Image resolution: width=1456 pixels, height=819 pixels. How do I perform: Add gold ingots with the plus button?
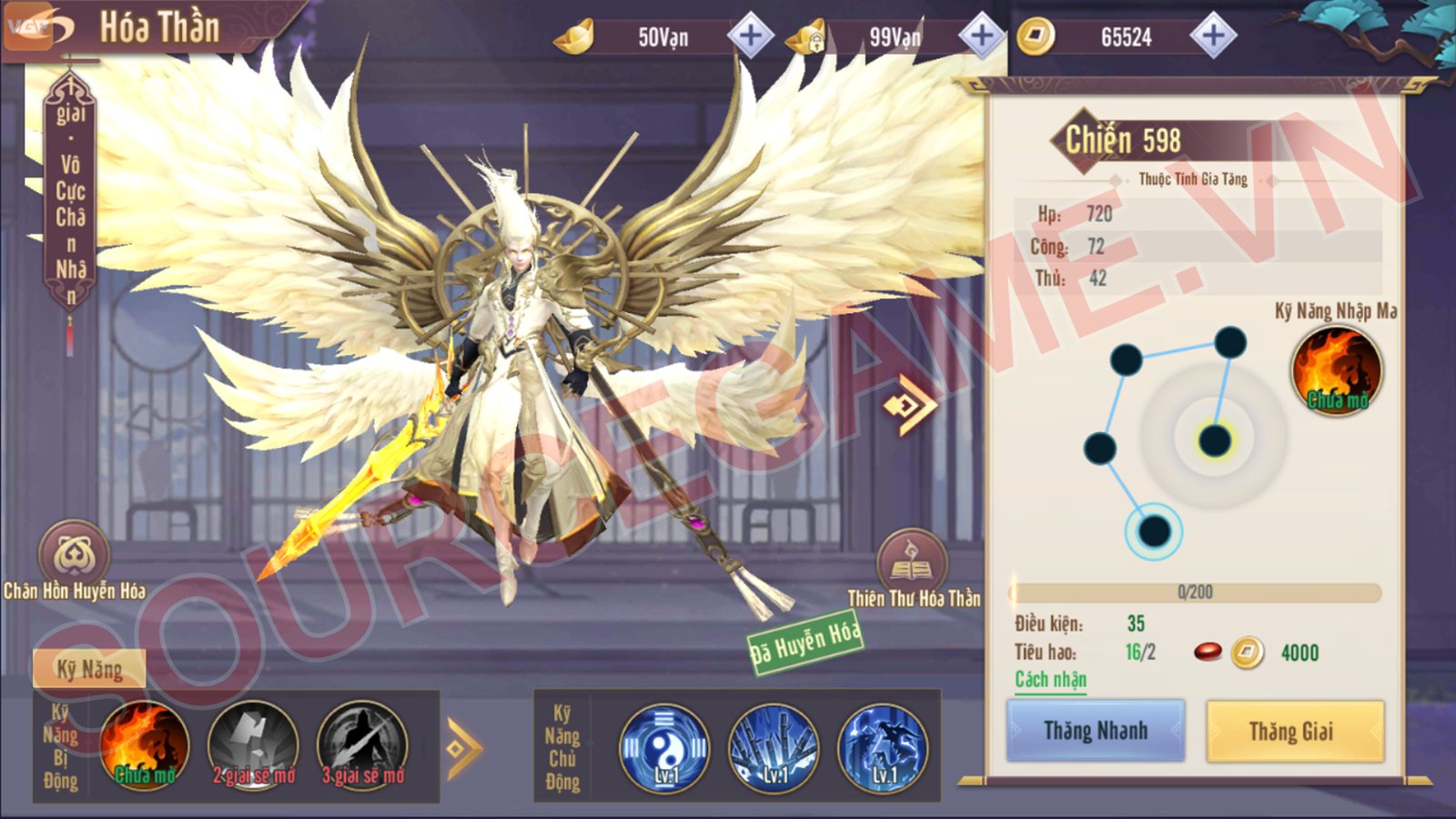click(751, 36)
